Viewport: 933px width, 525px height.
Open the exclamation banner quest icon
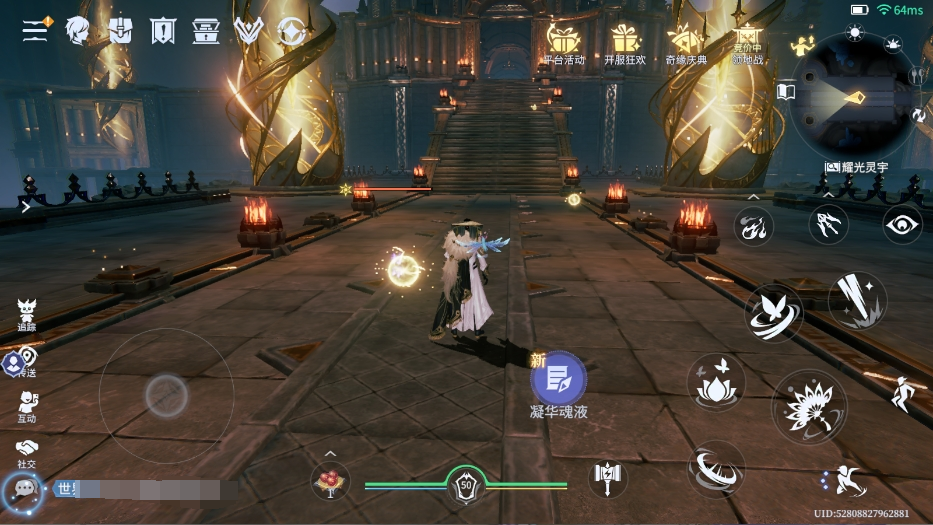[x=163, y=31]
